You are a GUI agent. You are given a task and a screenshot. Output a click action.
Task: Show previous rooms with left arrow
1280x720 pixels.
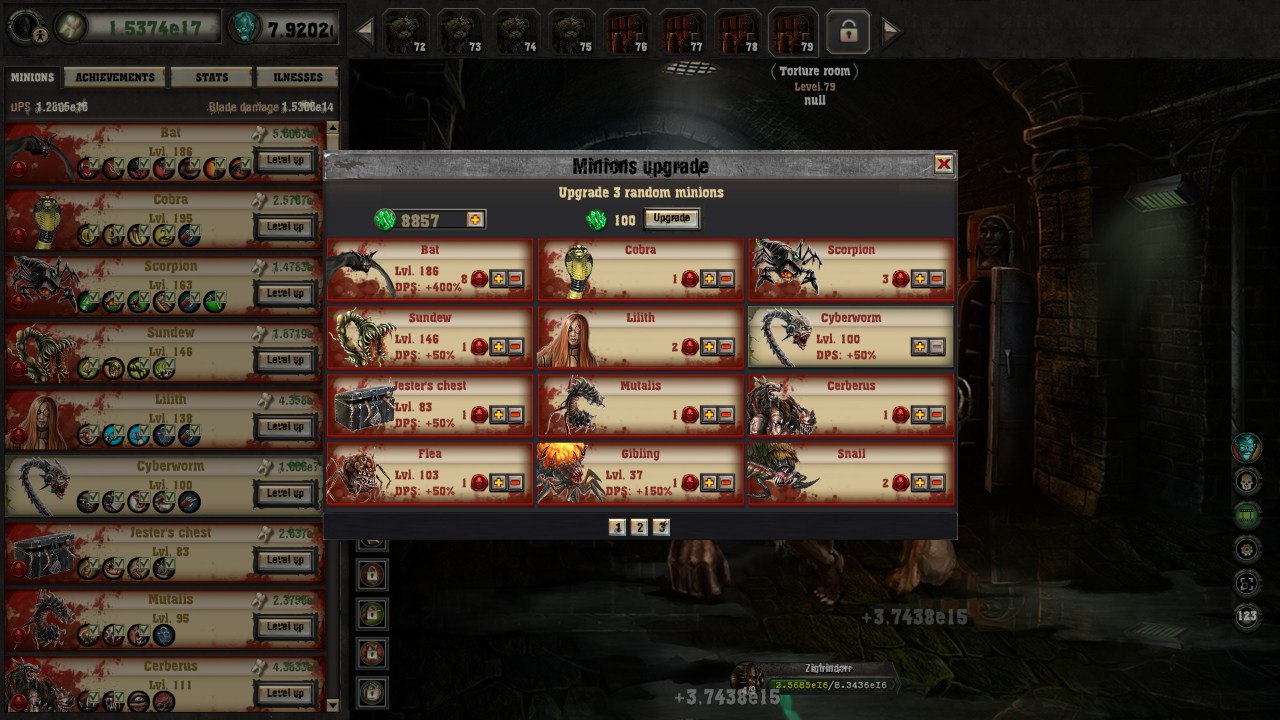point(365,32)
